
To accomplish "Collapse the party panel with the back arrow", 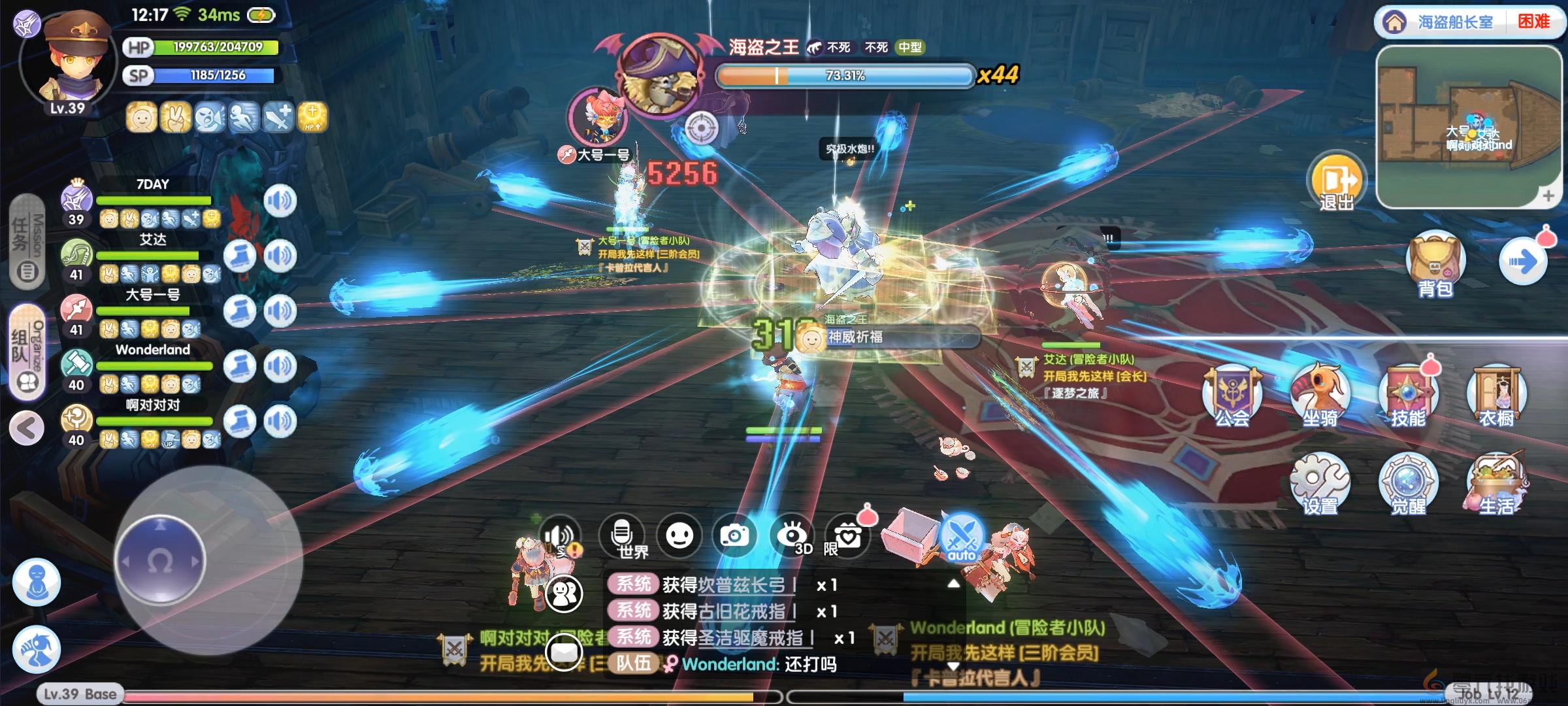I will pos(27,428).
